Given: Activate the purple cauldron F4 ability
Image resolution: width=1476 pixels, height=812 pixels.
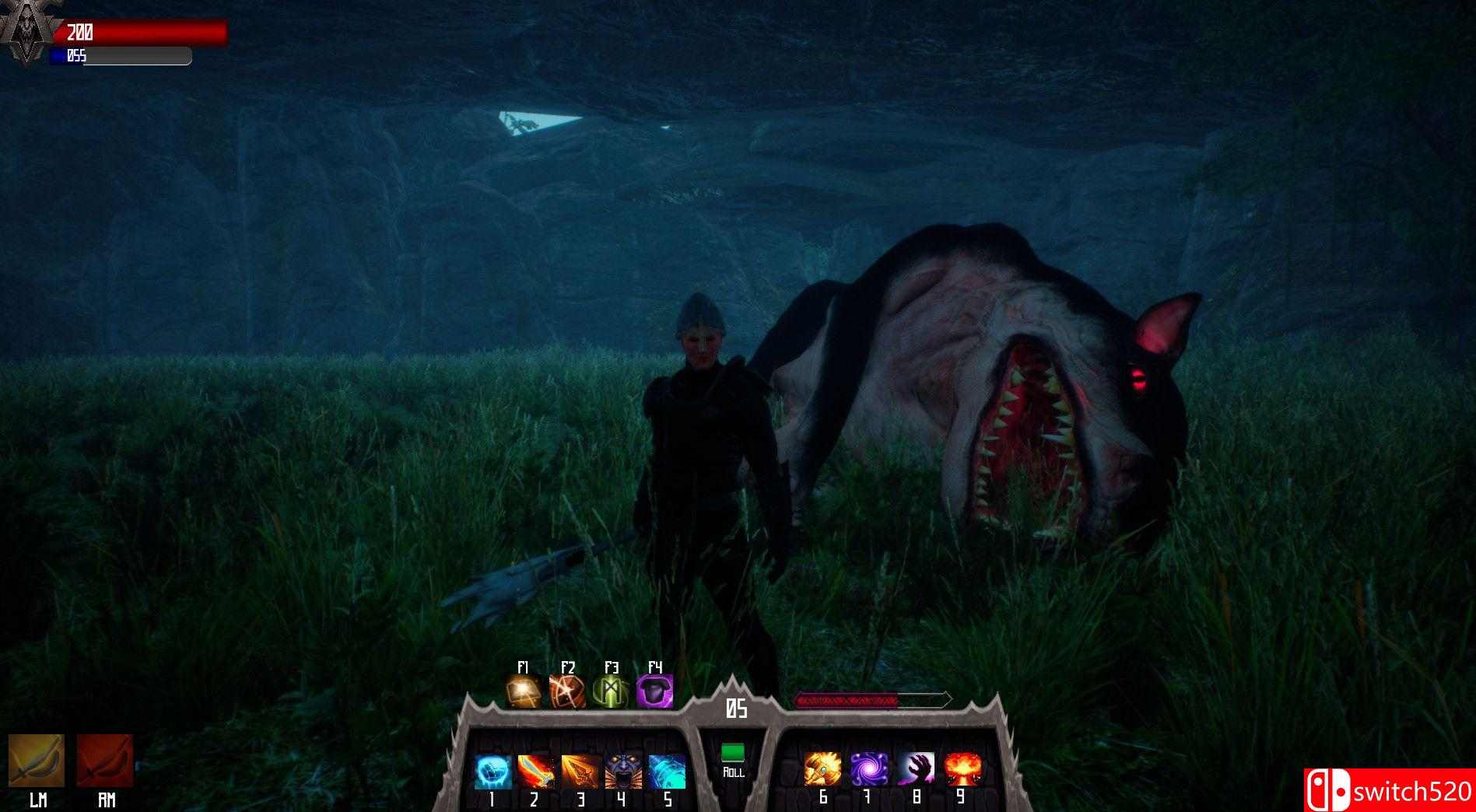Looking at the screenshot, I should click(654, 691).
